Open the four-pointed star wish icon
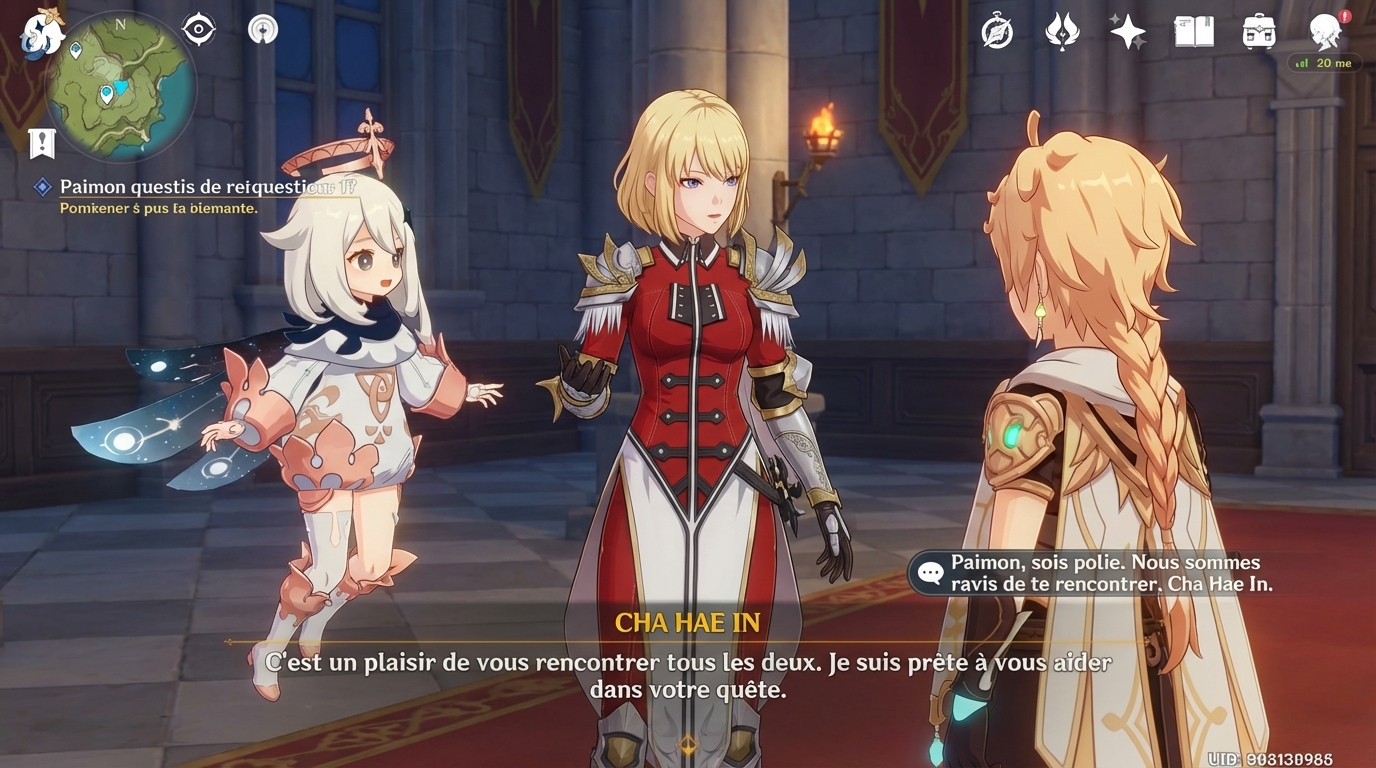Screen dimensions: 1376x768 [1127, 32]
